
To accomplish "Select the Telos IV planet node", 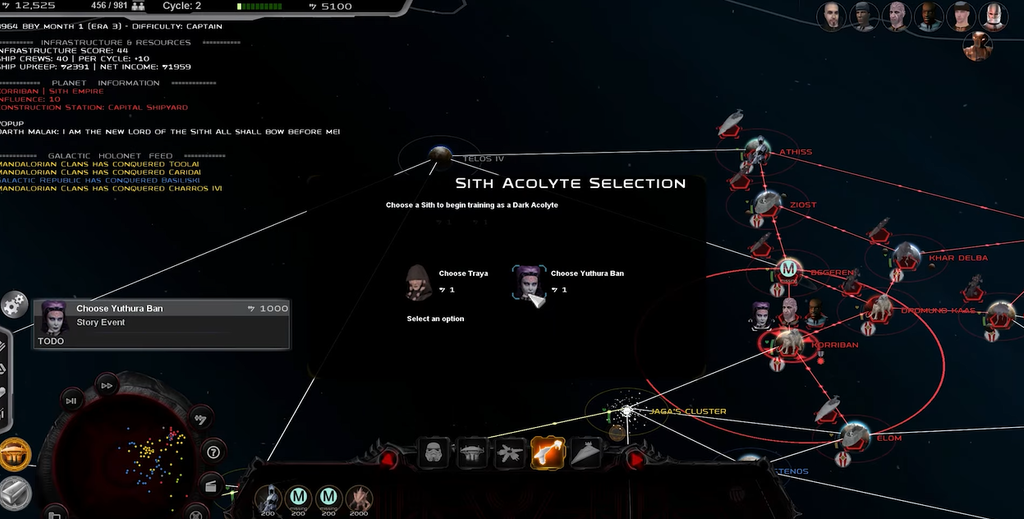I will pos(438,153).
